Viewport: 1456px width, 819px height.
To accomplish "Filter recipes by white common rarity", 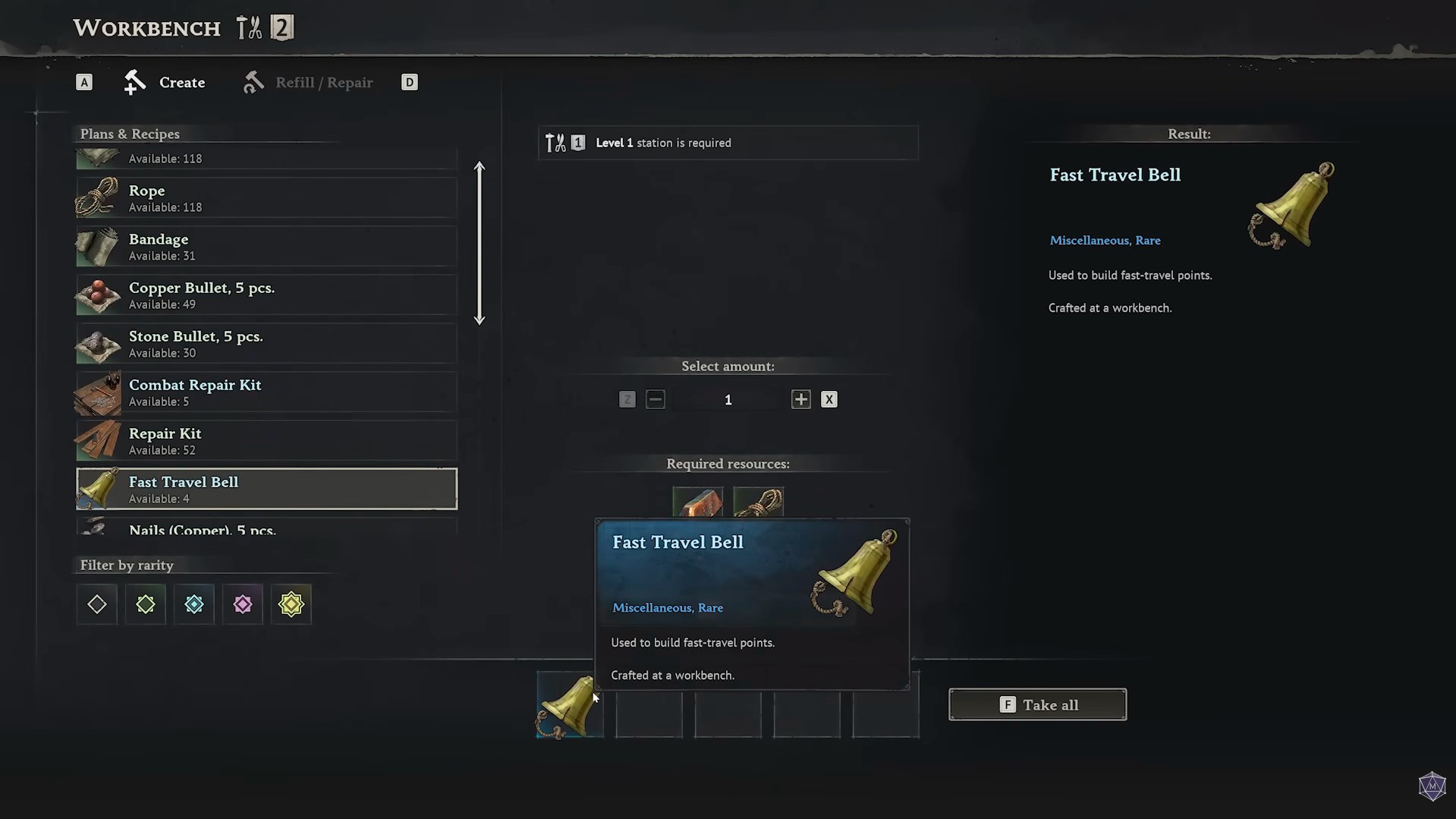I will [x=97, y=604].
